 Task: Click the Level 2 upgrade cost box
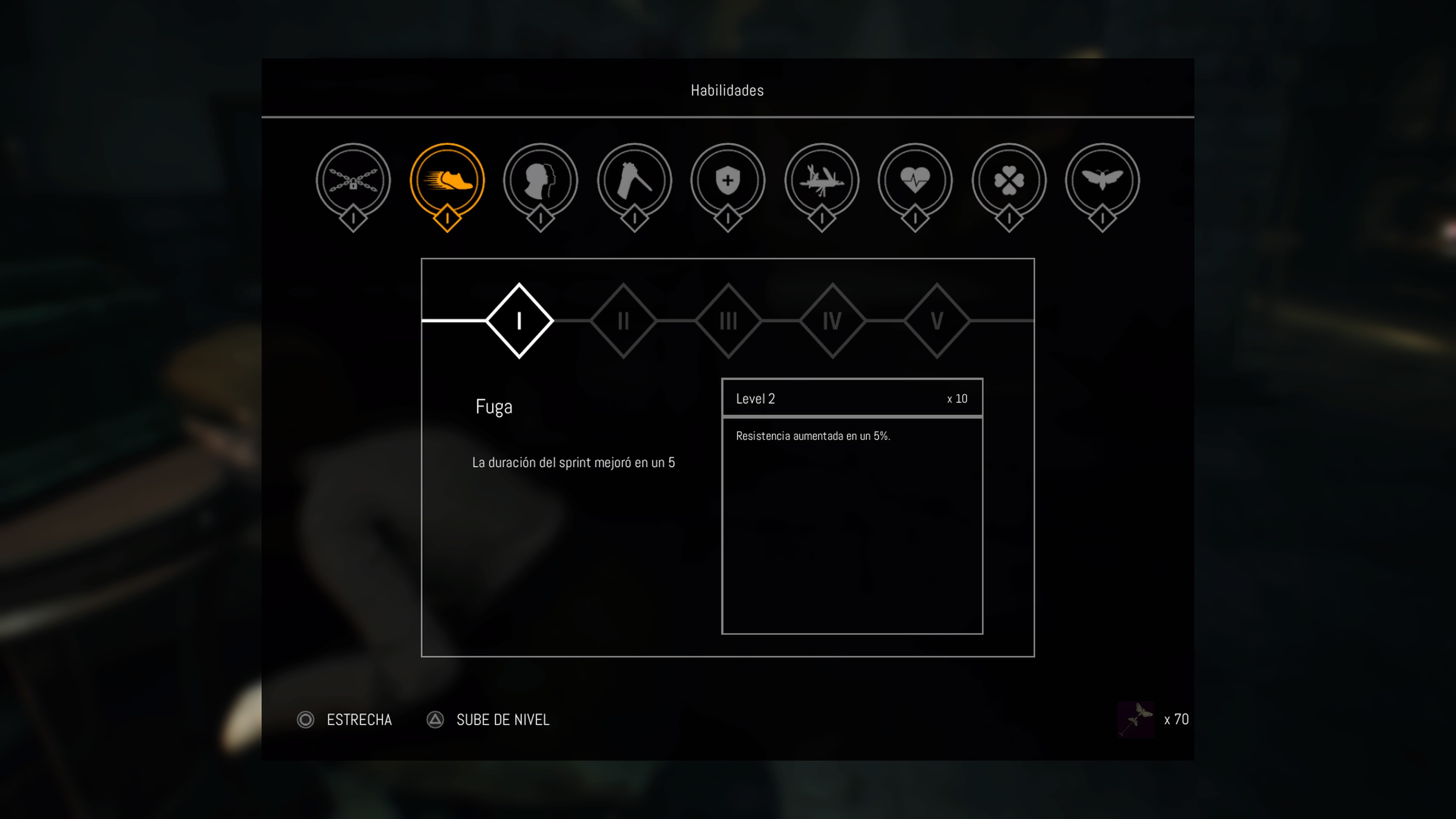(x=852, y=398)
